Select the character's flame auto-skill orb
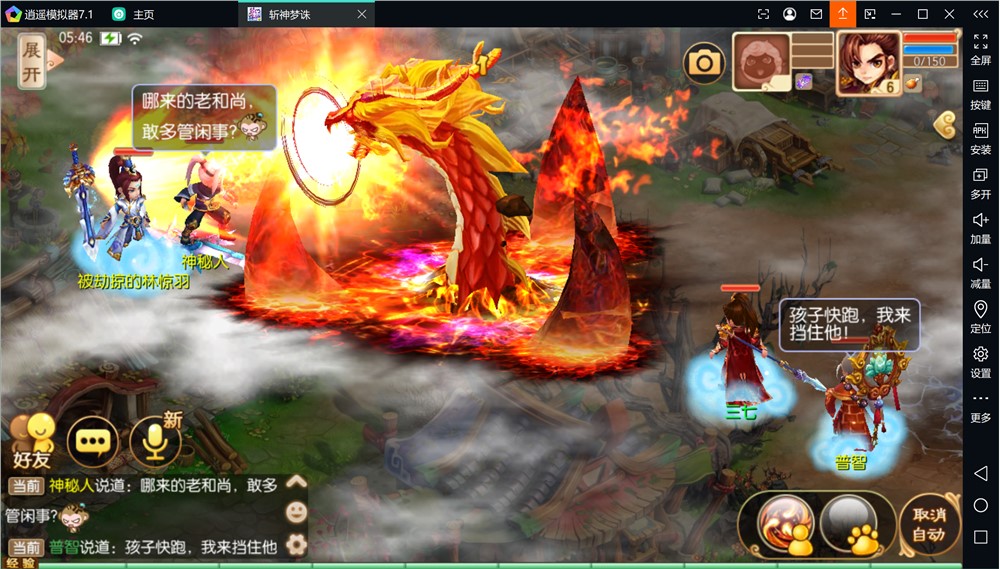The image size is (1000, 569). [x=784, y=523]
